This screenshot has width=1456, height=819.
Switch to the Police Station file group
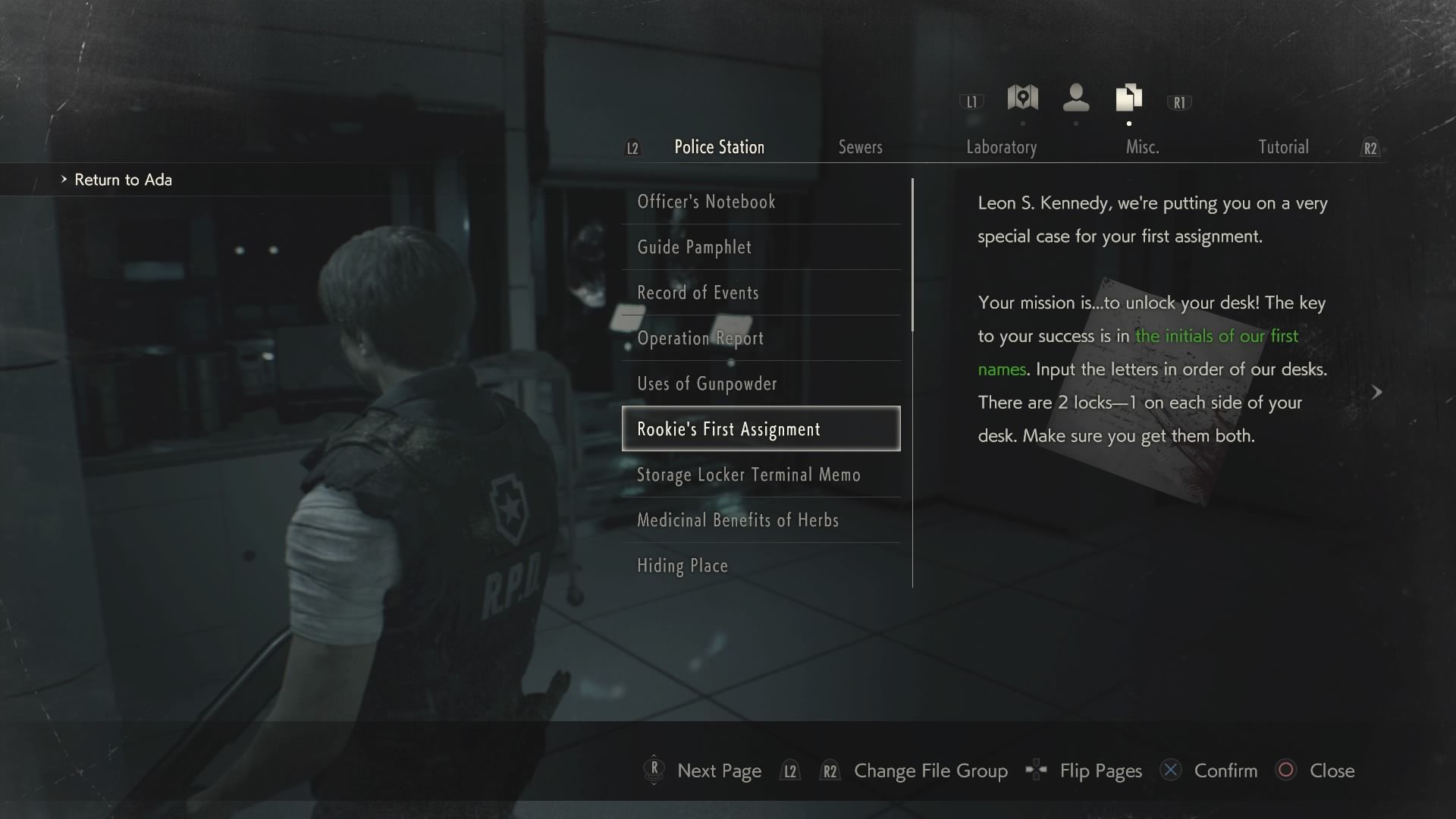tap(719, 147)
